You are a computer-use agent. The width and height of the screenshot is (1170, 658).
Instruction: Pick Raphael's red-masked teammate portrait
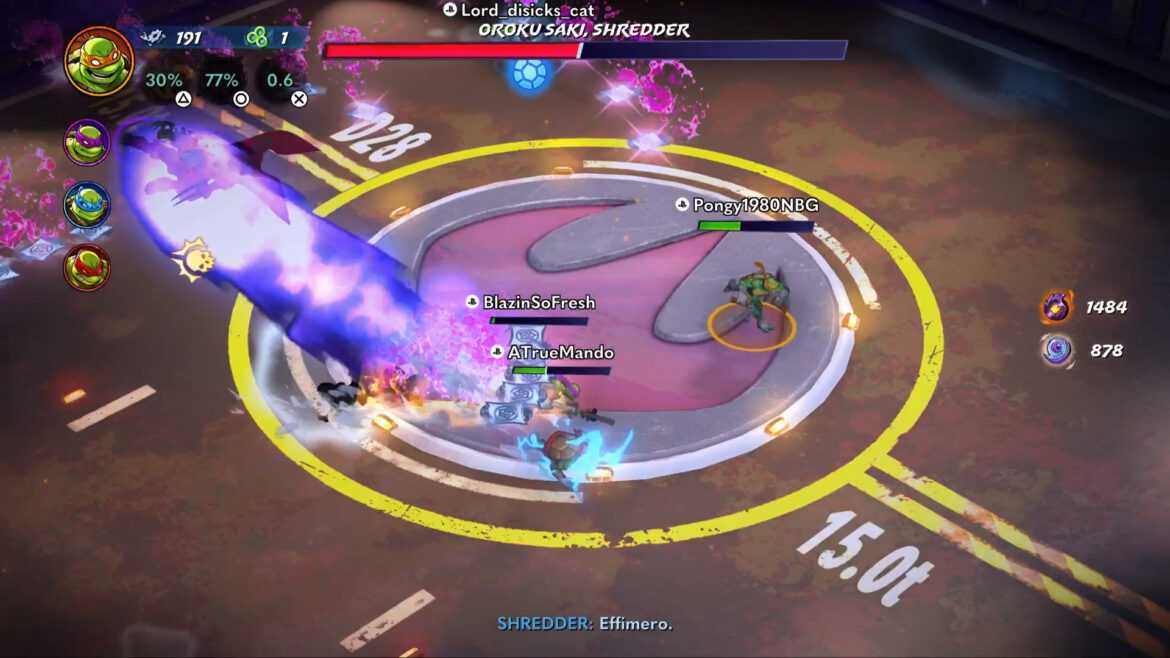click(x=87, y=268)
